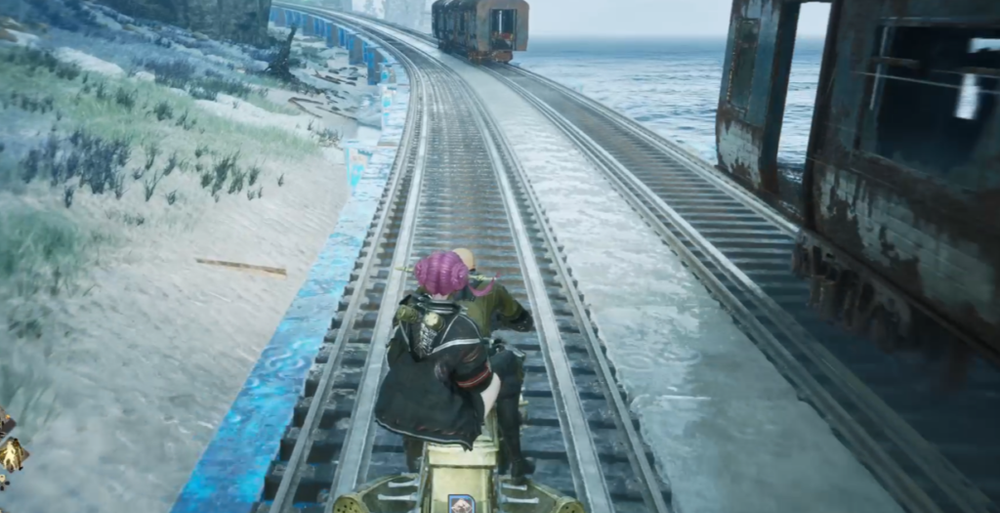Click the blue-framed icon at bottom center
This screenshot has height=513, width=1000.
(461, 503)
